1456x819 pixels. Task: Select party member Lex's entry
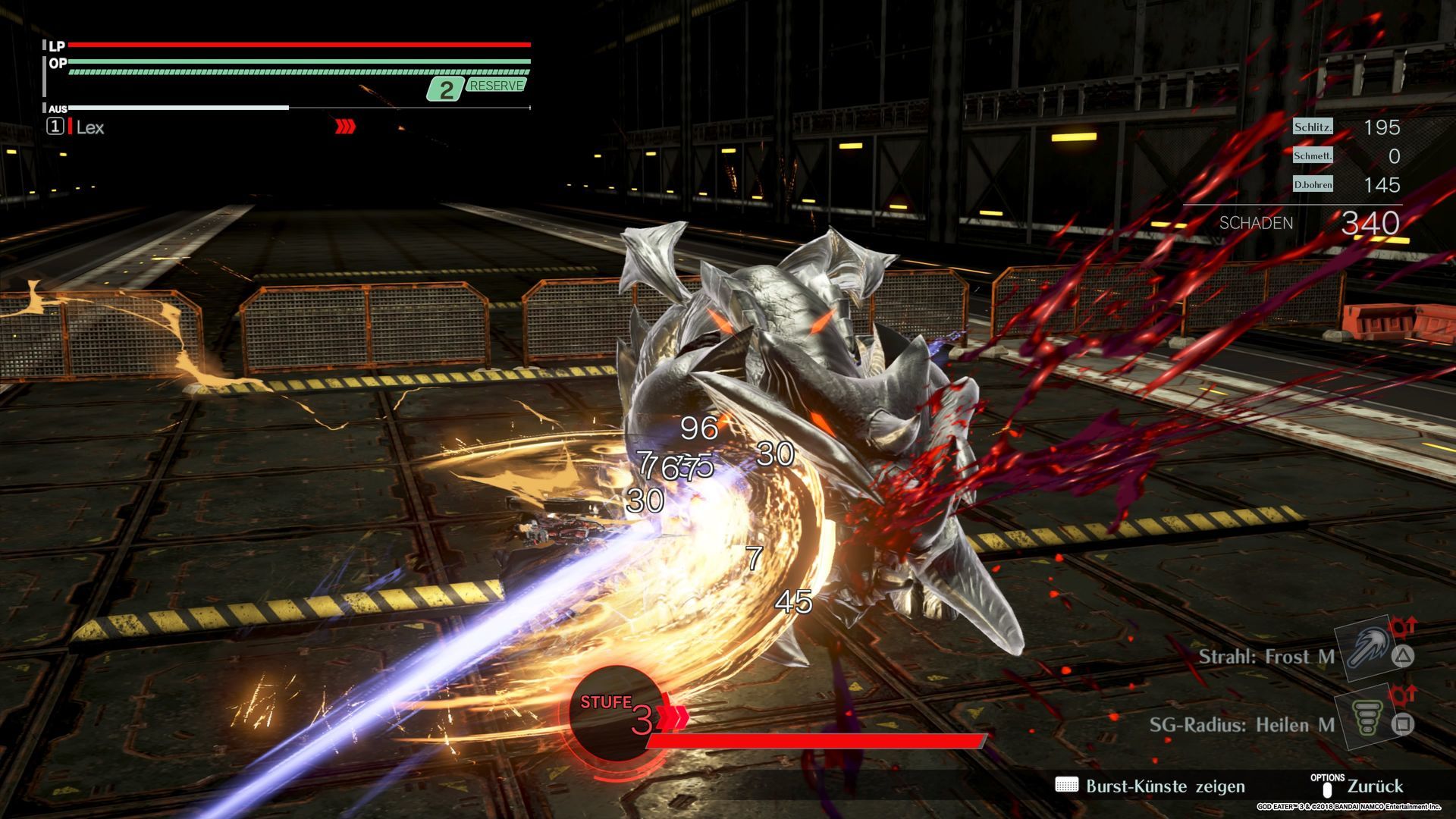coord(89,127)
